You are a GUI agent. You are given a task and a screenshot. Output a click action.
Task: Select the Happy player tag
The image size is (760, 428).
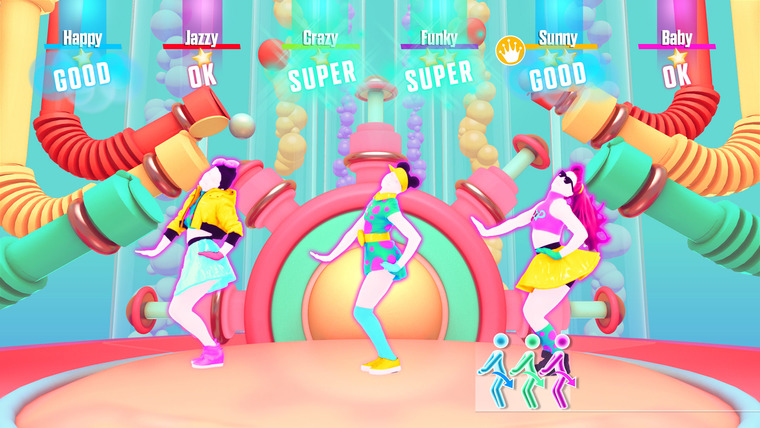click(82, 38)
